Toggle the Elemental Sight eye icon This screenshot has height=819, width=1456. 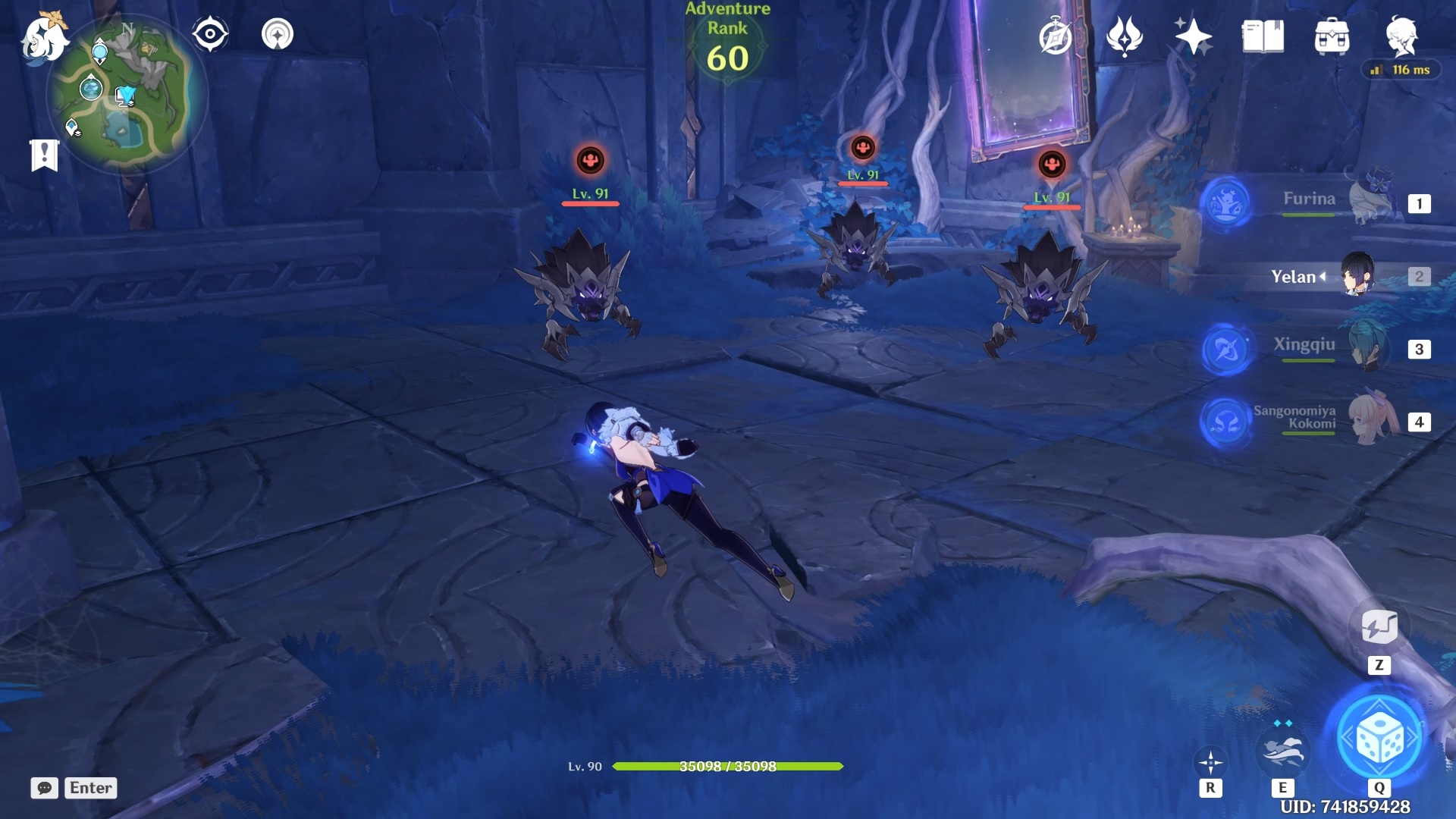(210, 34)
